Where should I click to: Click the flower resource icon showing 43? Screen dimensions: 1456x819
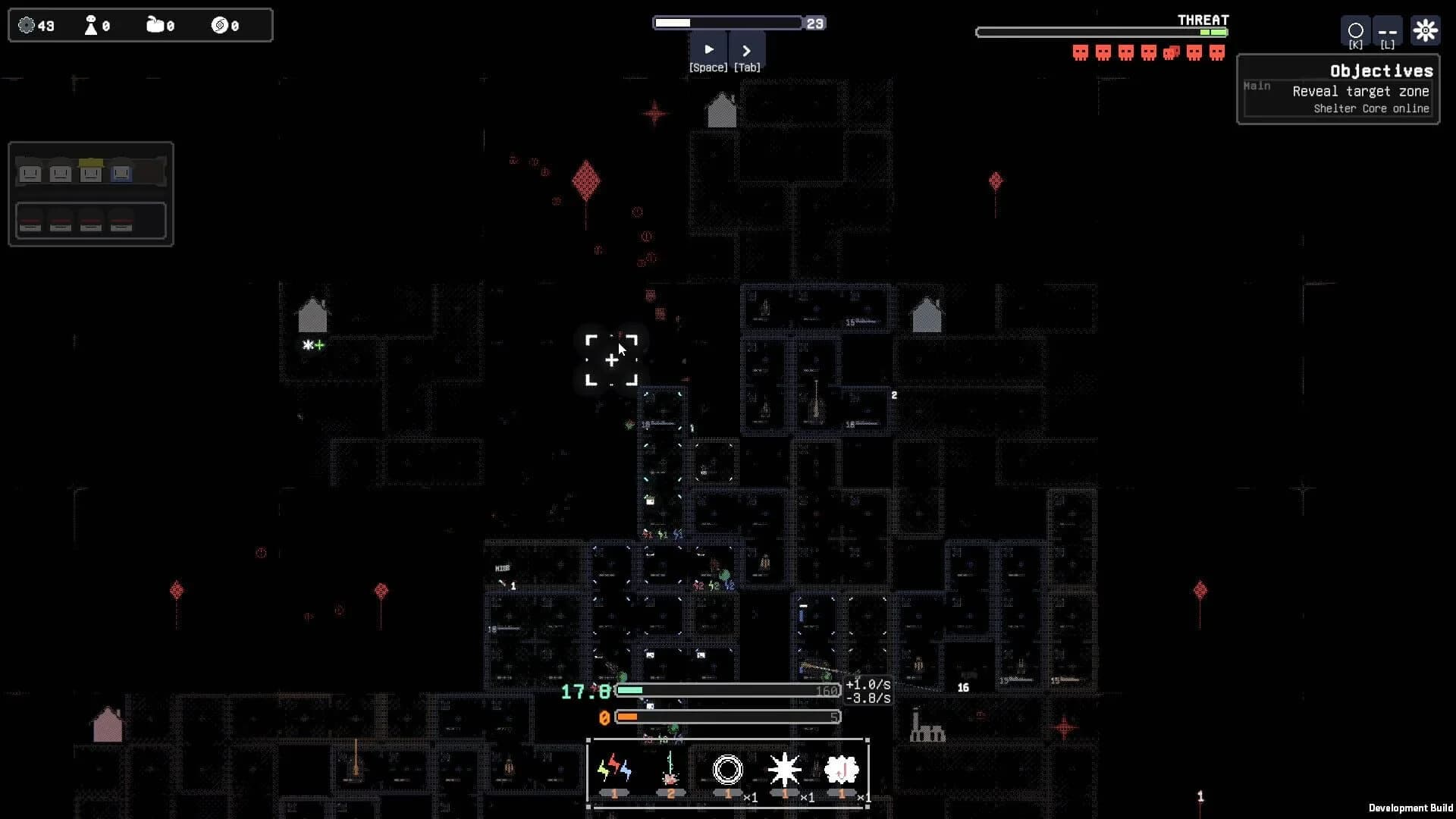pyautogui.click(x=25, y=25)
